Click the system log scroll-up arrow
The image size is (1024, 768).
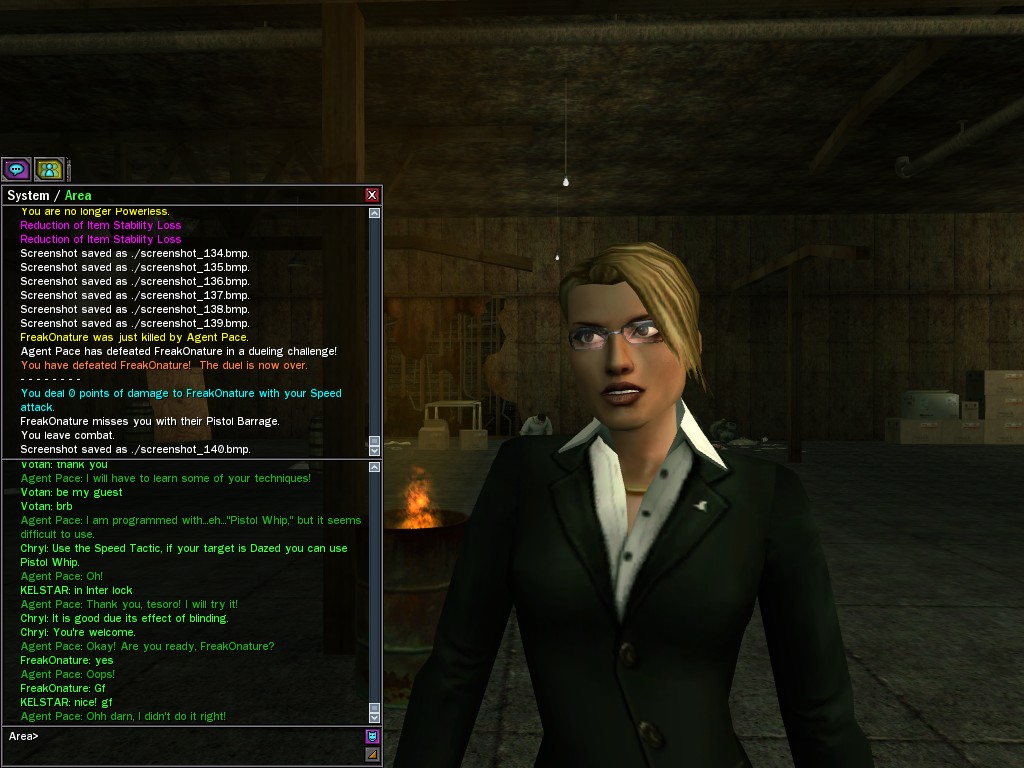(375, 213)
